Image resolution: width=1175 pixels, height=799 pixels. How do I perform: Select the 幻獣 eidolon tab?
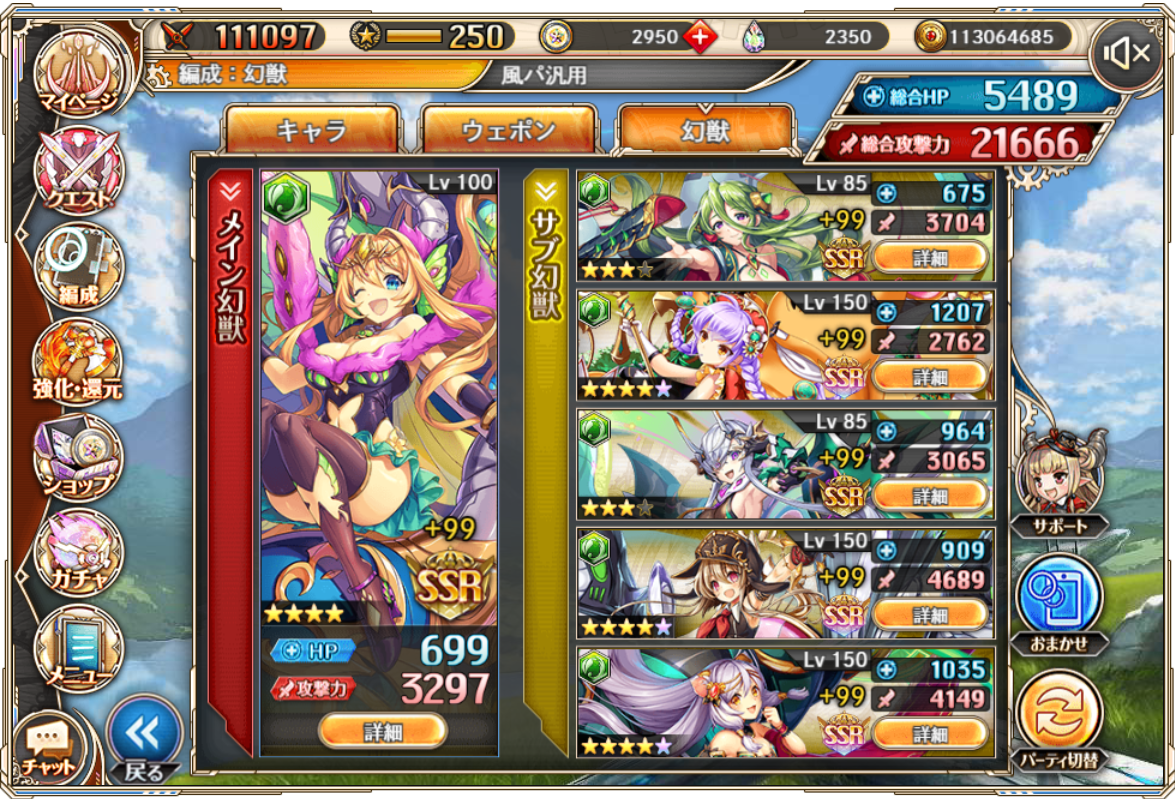tap(705, 129)
